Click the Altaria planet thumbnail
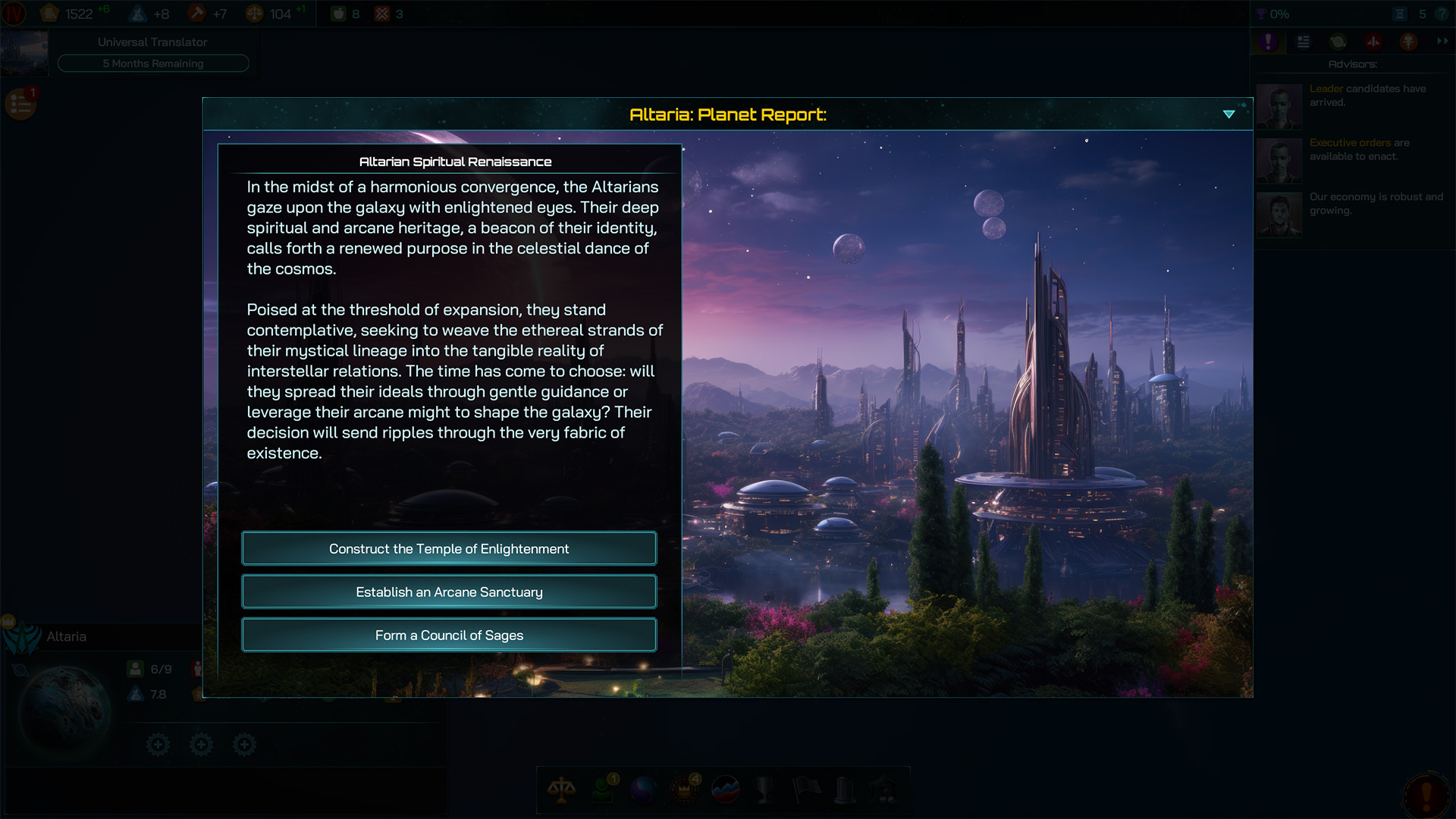Image resolution: width=1456 pixels, height=819 pixels. [64, 709]
